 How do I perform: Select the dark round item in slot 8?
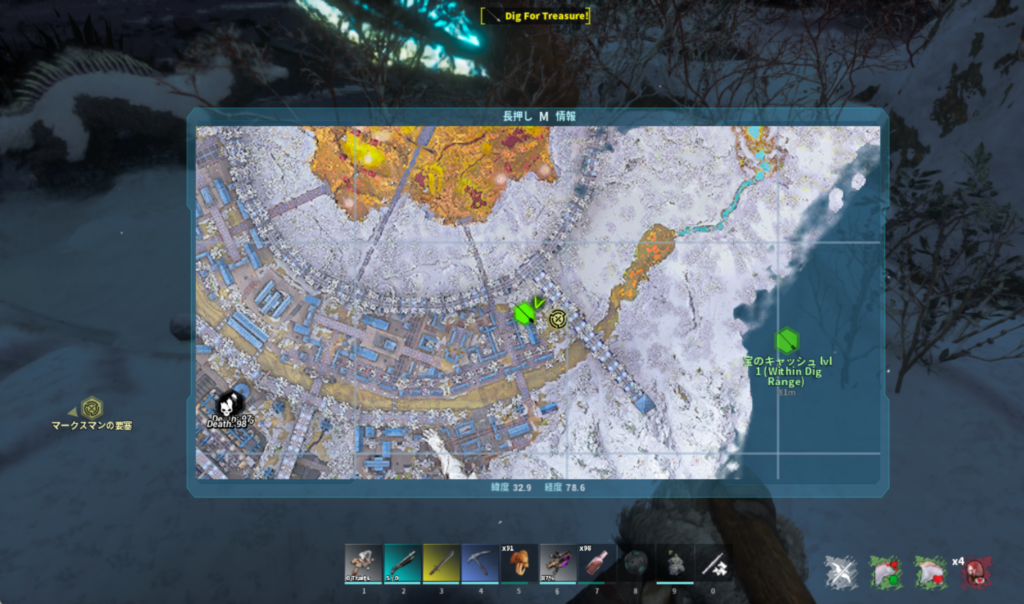pos(636,564)
